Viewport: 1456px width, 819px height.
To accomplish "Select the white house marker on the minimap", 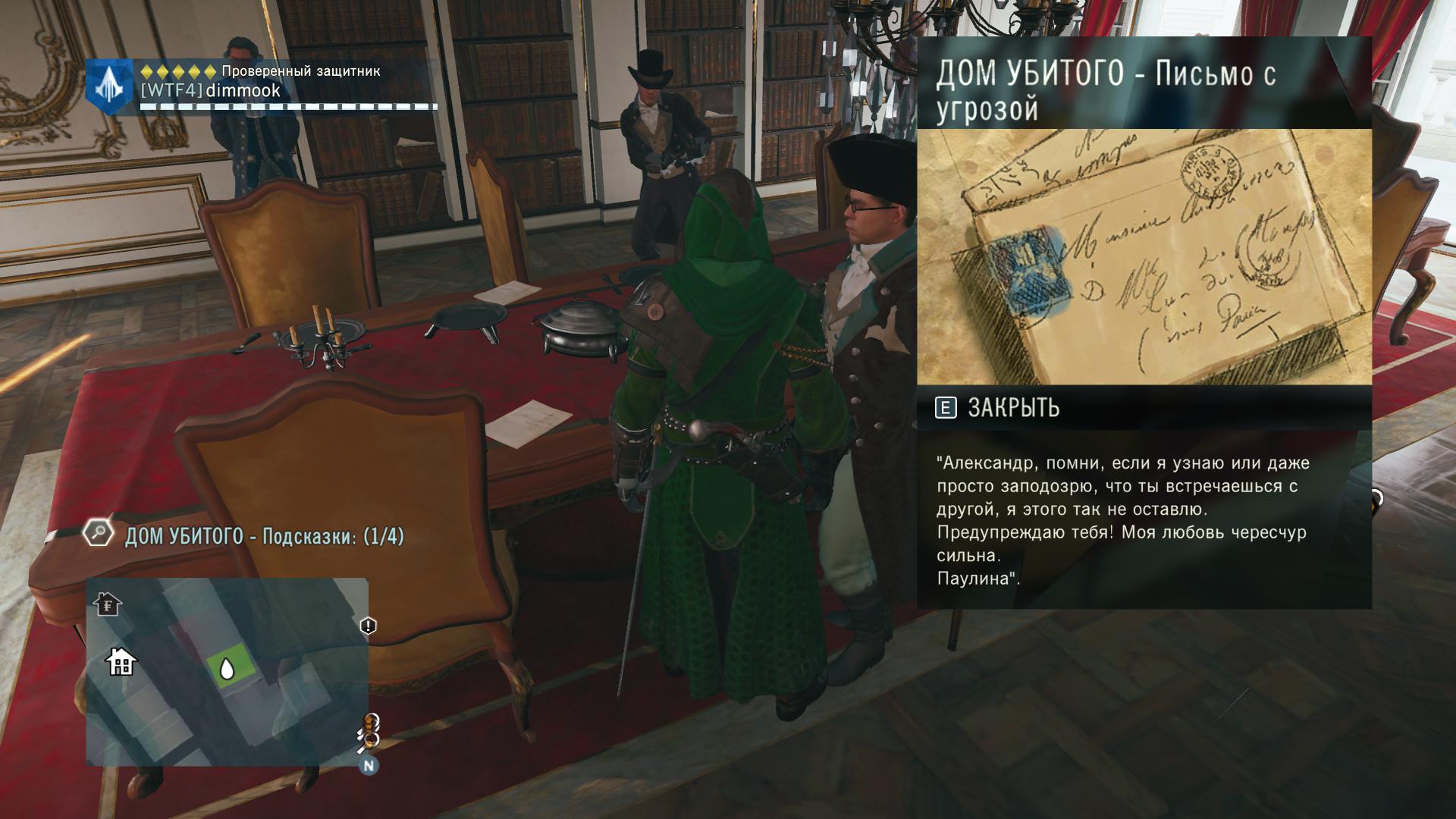I will [121, 662].
